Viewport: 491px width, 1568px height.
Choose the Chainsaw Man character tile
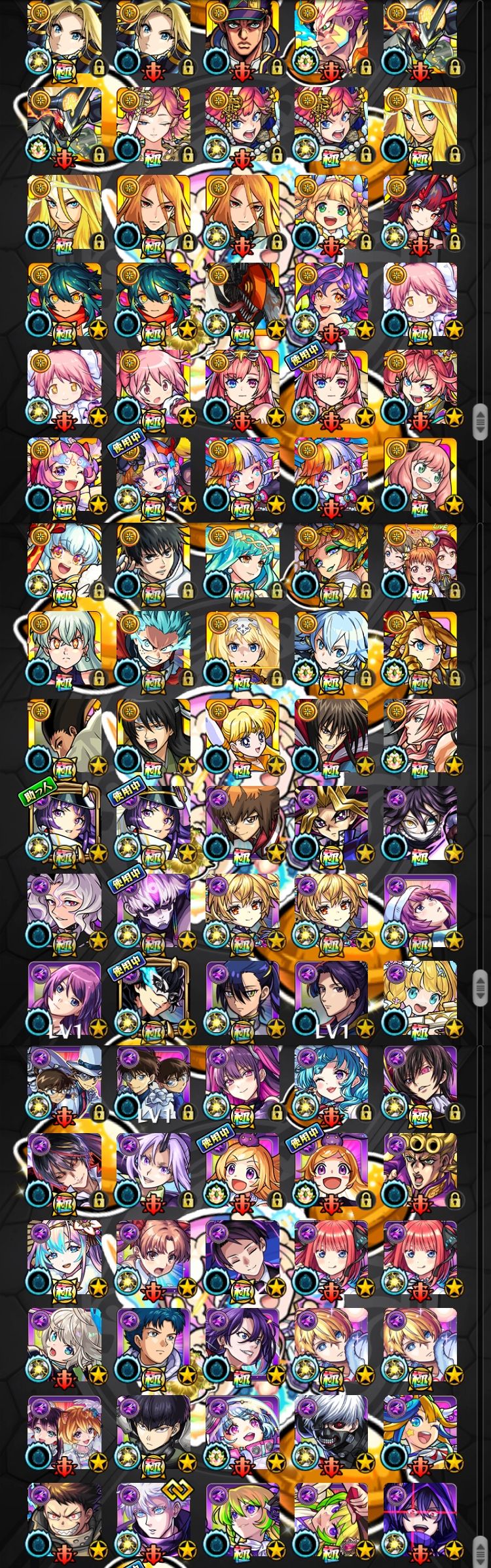(x=242, y=302)
